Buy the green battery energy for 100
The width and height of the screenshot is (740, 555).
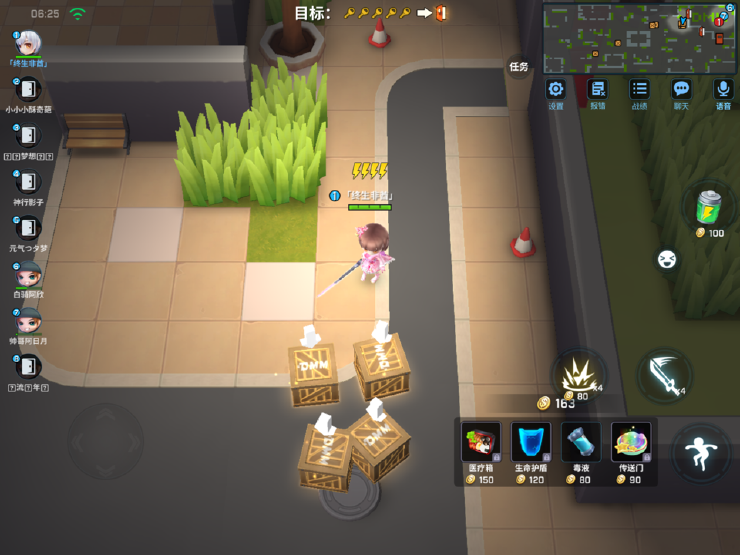709,208
